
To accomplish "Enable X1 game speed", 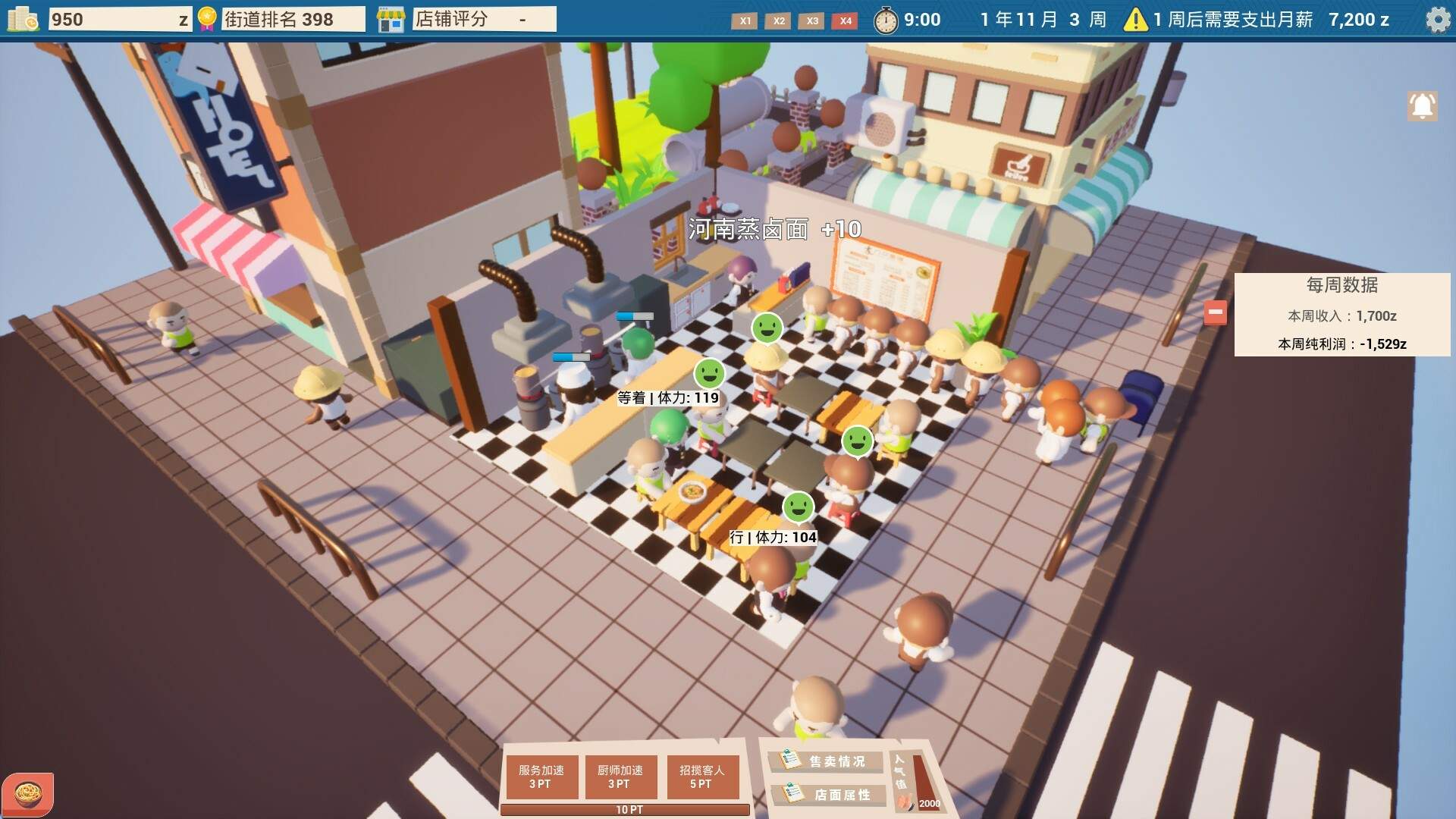I will (745, 22).
